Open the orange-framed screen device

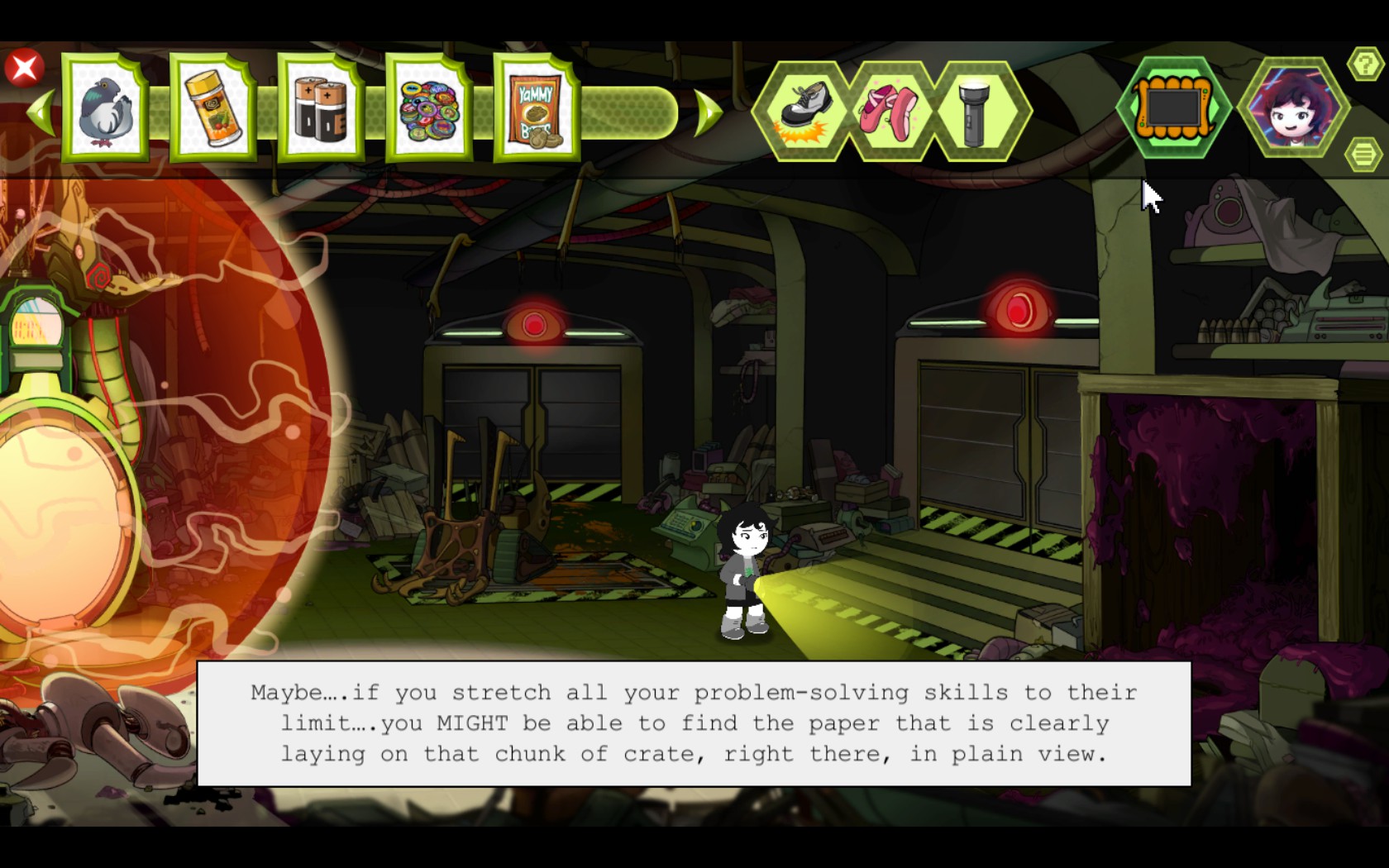point(1172,107)
